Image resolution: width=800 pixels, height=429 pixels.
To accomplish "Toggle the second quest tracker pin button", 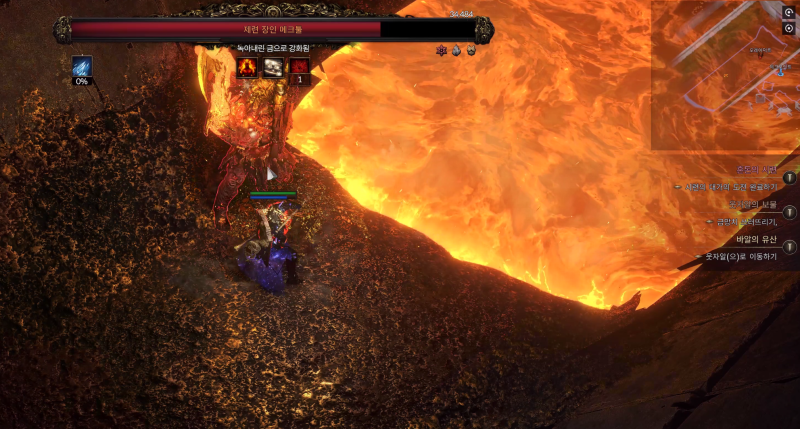I will (790, 212).
